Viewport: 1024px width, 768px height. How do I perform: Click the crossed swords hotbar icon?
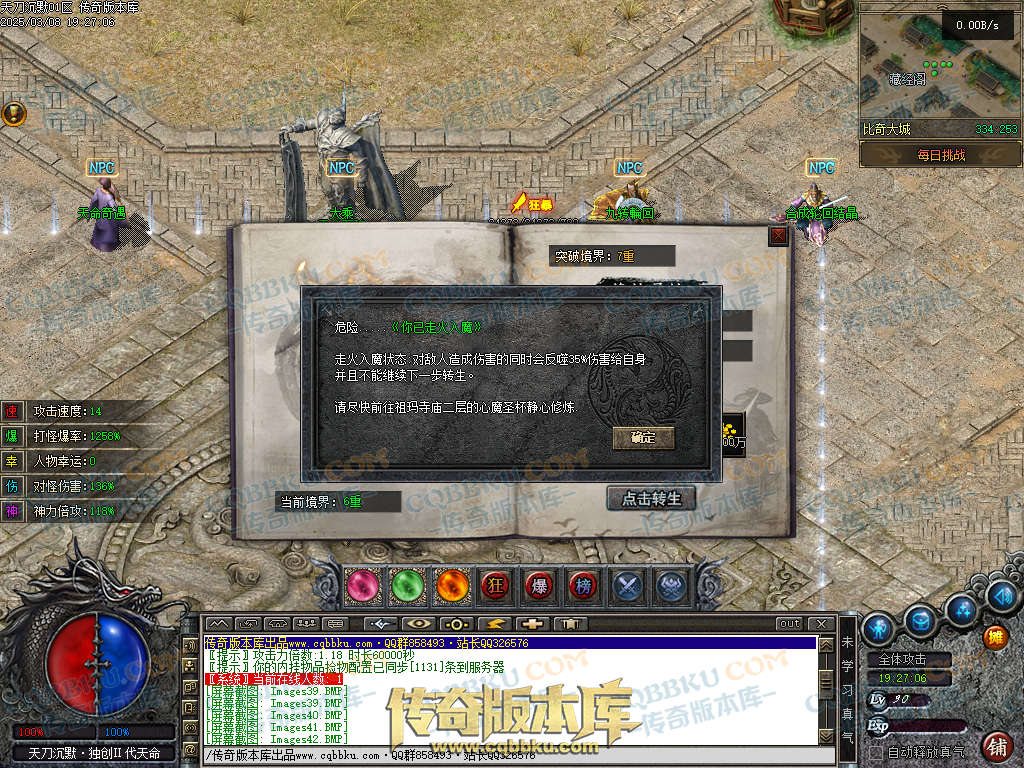[x=628, y=586]
